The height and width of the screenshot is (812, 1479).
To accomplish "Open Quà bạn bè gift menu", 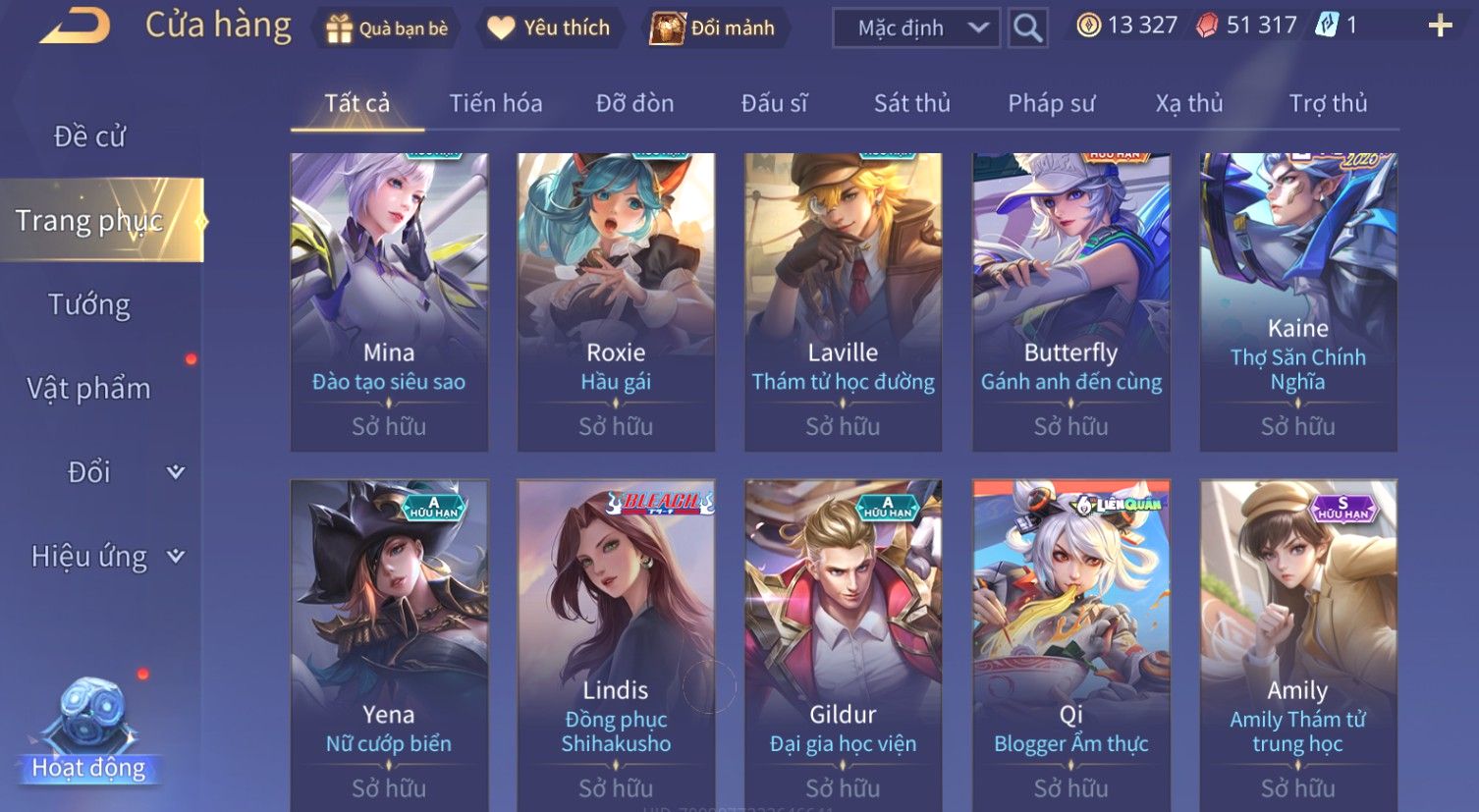I will [386, 28].
